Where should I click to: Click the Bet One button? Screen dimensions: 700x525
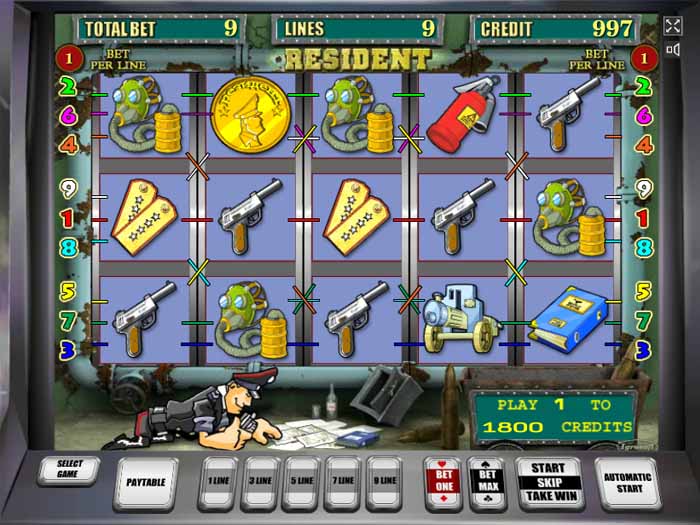443,481
